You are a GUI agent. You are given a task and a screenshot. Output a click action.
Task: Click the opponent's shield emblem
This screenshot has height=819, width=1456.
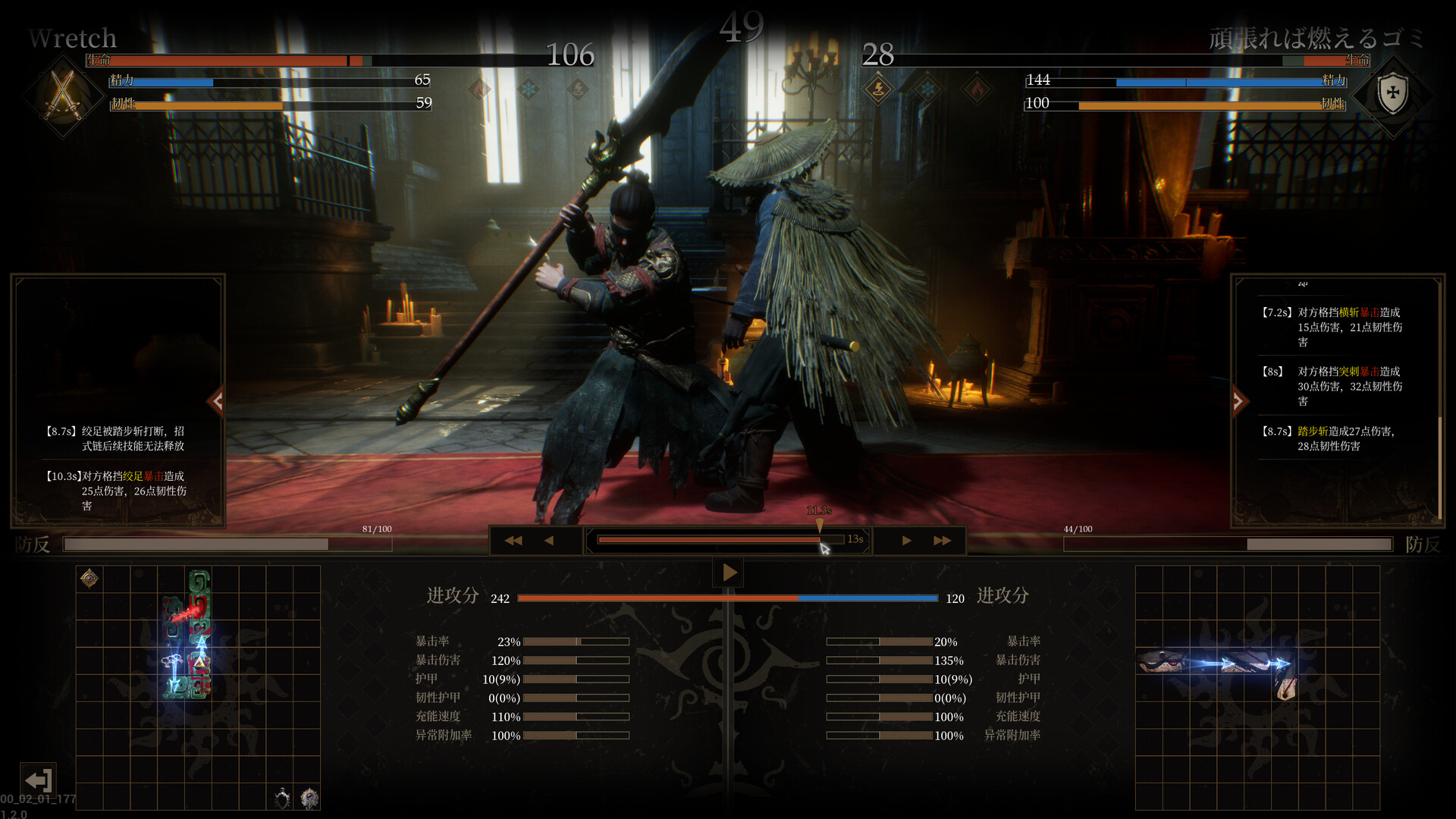point(1392,94)
